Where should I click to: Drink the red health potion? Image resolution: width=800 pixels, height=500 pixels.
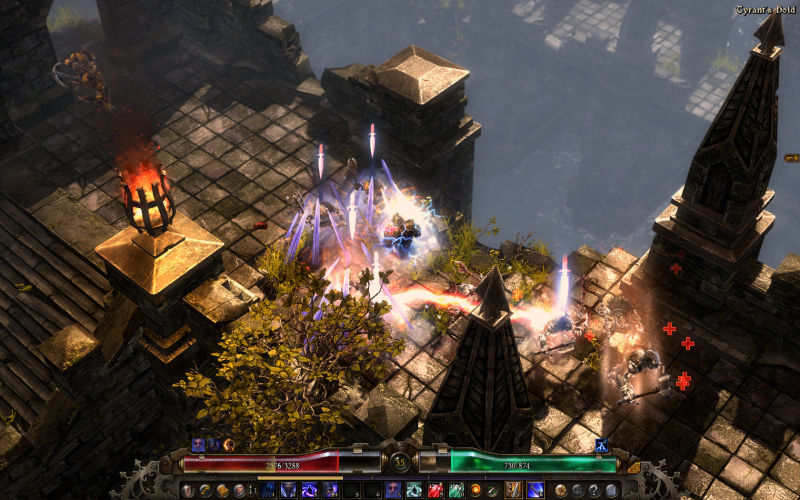(435, 489)
